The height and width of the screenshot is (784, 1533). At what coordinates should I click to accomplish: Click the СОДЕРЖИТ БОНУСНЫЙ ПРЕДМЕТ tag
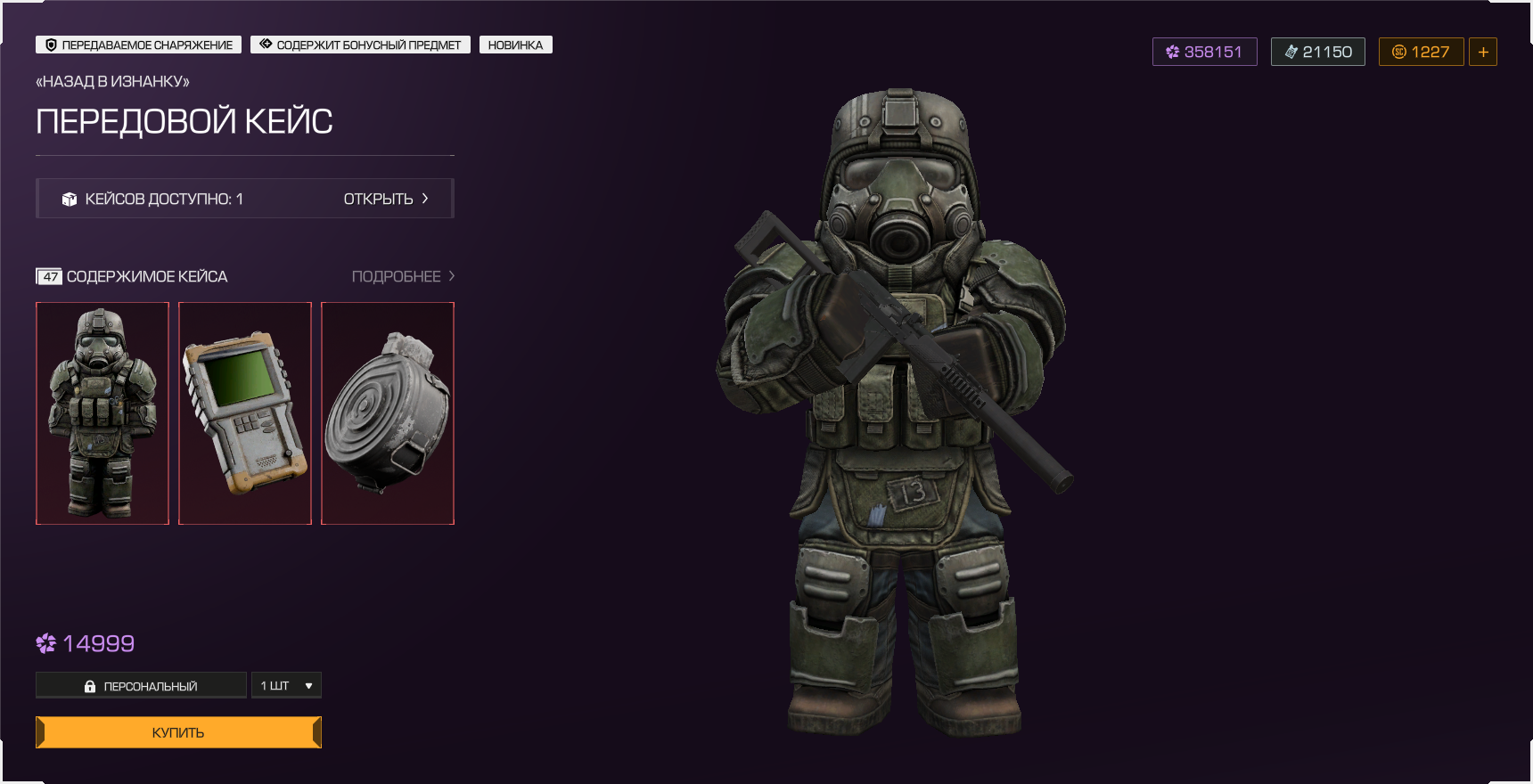pyautogui.click(x=360, y=45)
